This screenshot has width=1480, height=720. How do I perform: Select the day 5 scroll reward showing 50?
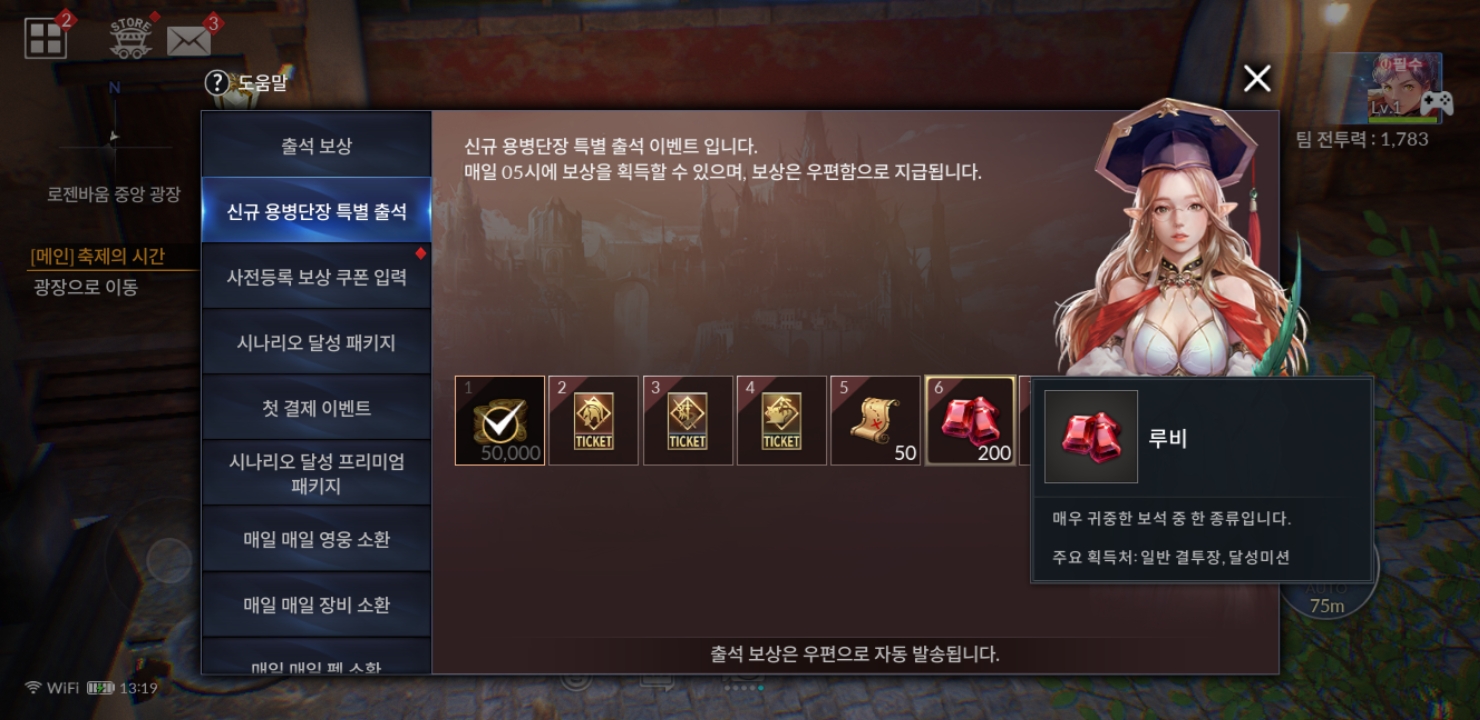click(x=875, y=420)
